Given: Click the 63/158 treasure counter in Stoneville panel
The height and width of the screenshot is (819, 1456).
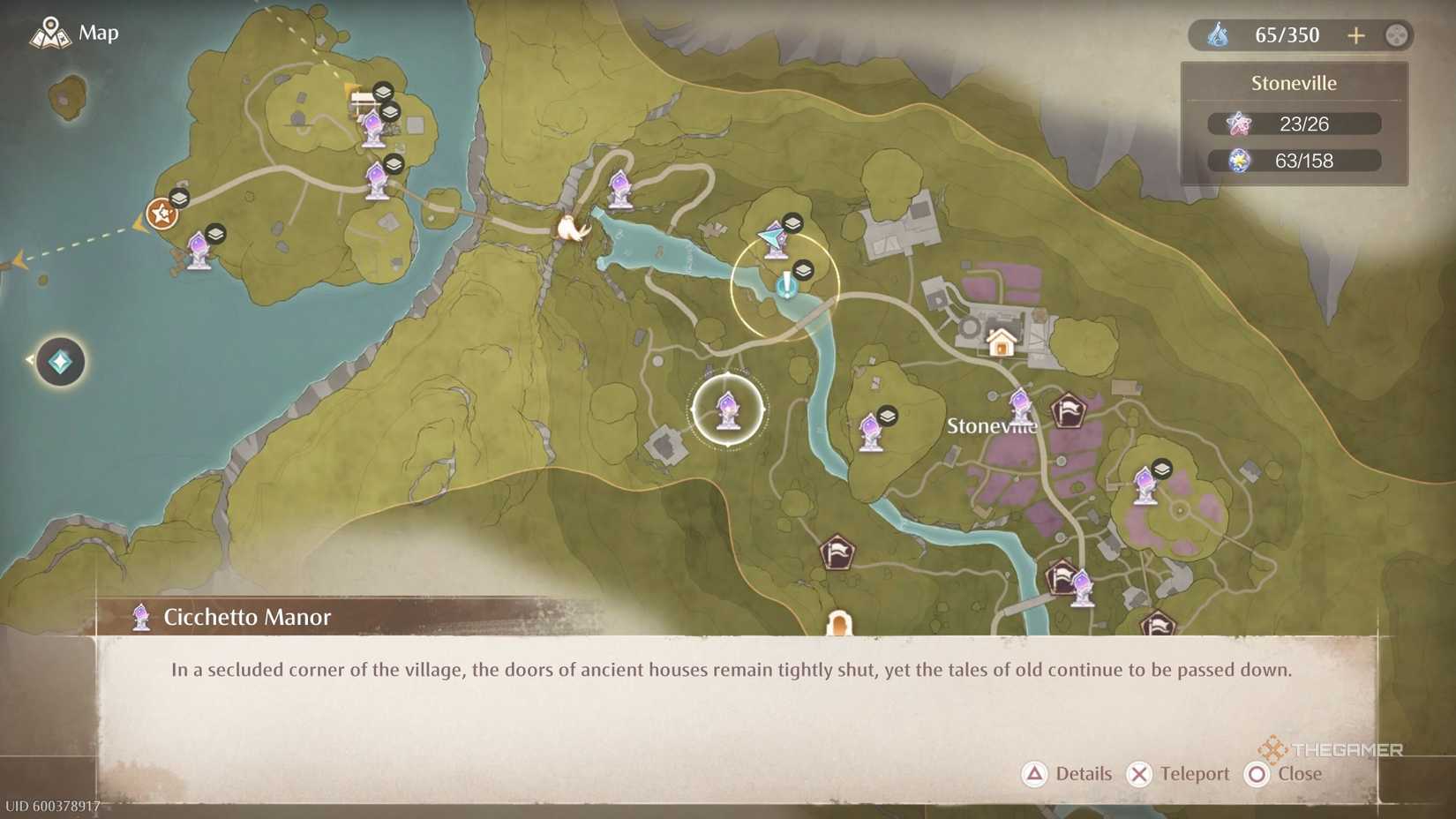Looking at the screenshot, I should pyautogui.click(x=1293, y=161).
